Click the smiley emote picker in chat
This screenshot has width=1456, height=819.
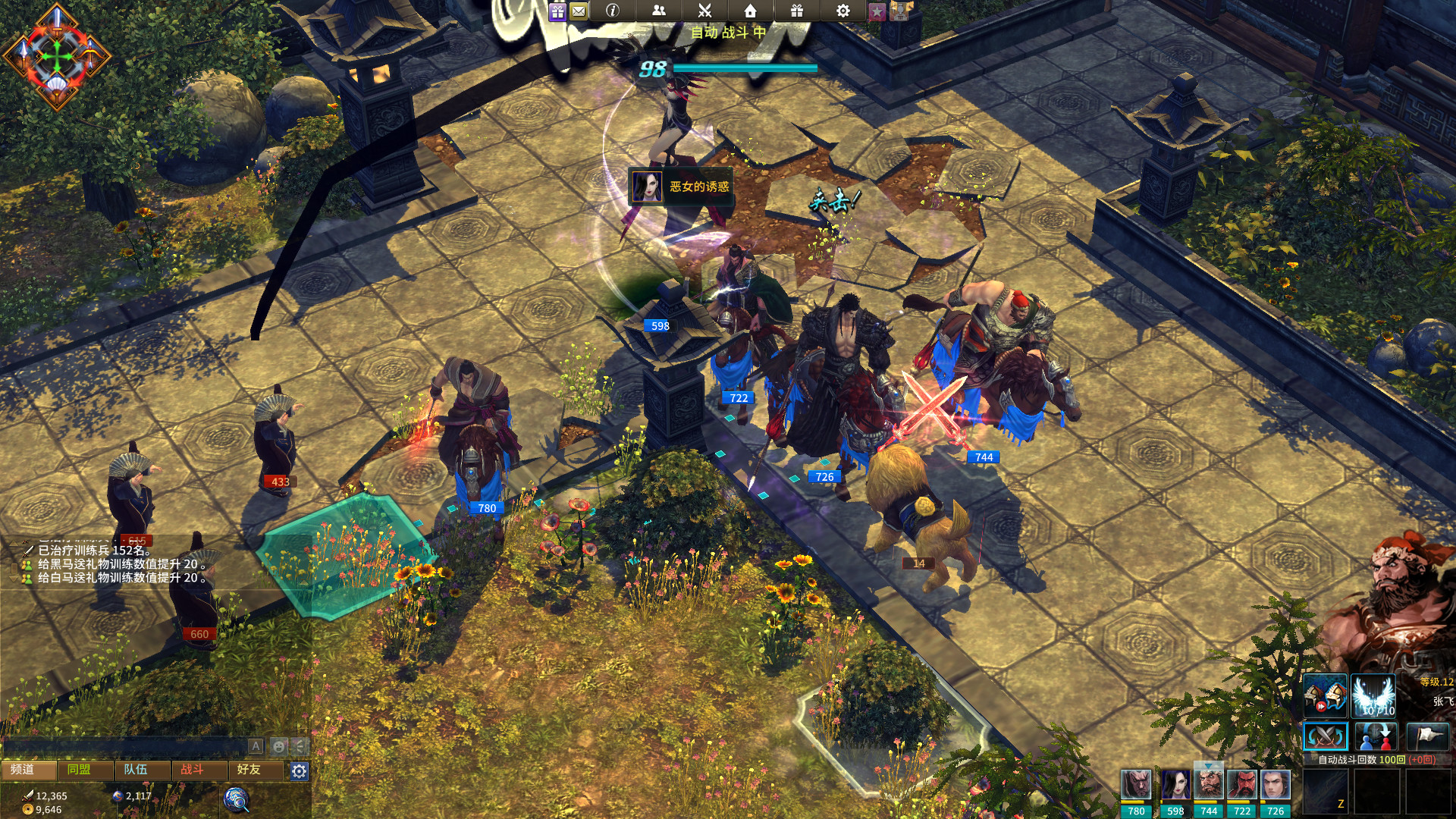[x=279, y=746]
